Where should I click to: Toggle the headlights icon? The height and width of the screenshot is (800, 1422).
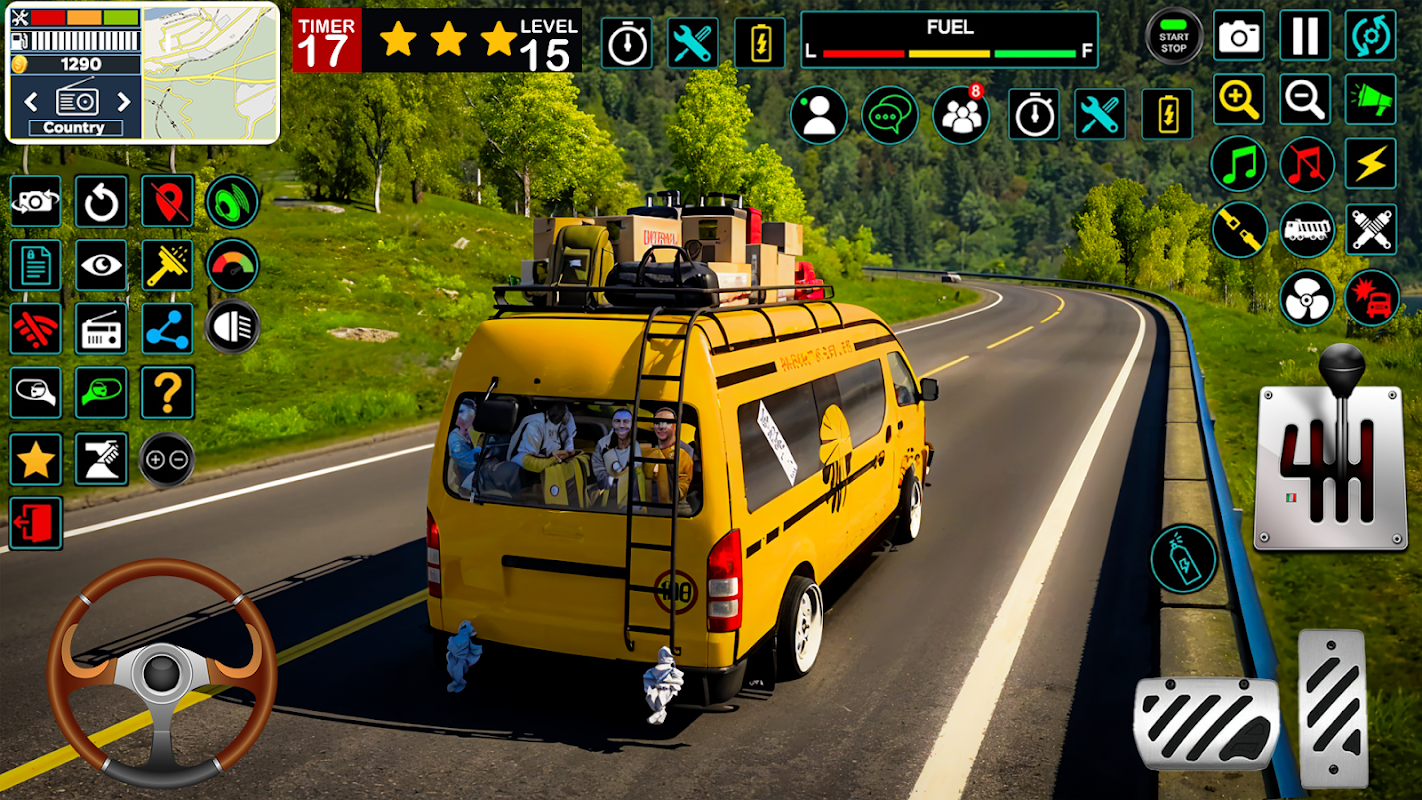tap(232, 327)
